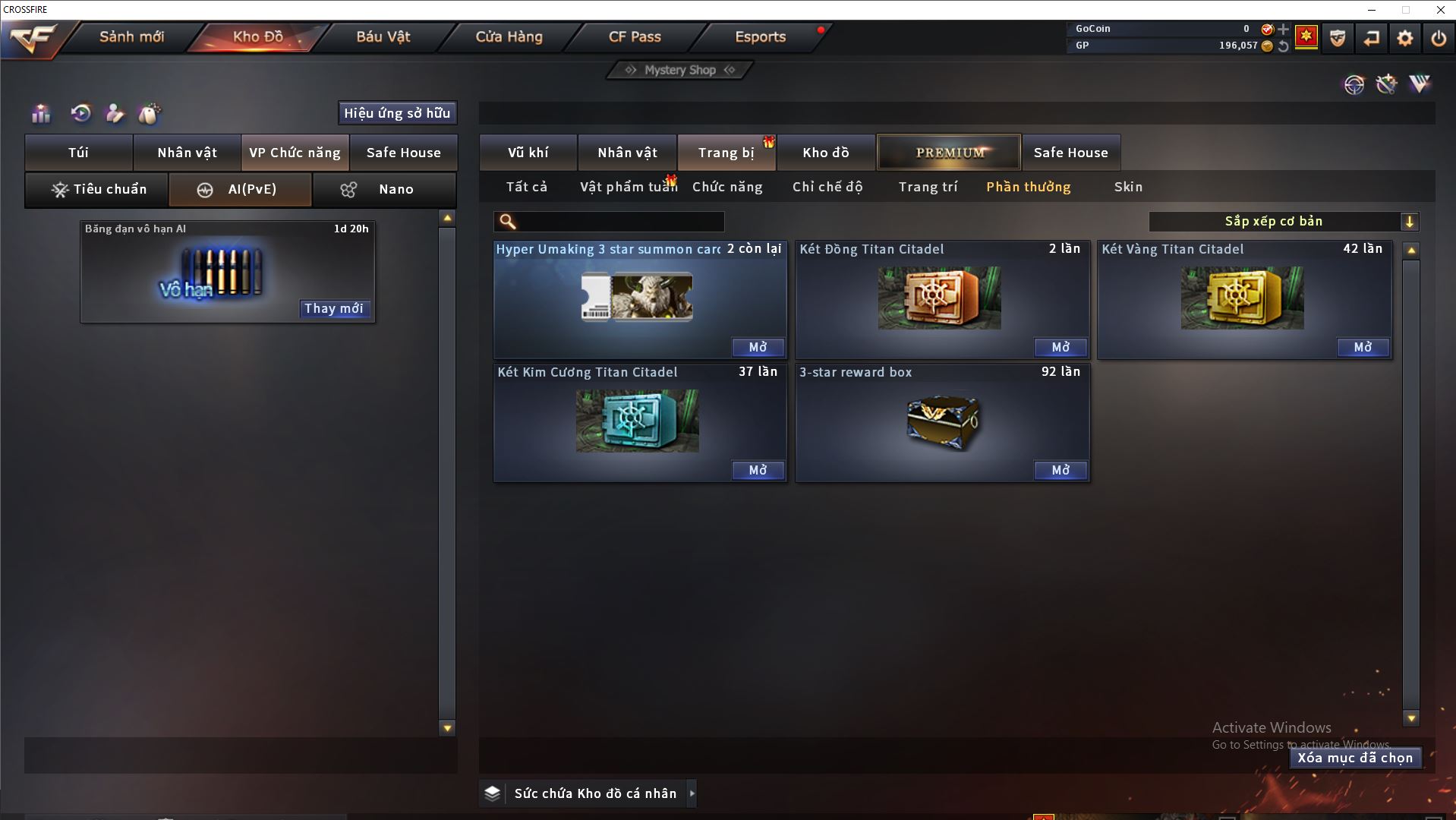Screen dimensions: 1456x820
Task: Open the Sắp xếp cơ bản sort dropdown
Action: [1283, 222]
